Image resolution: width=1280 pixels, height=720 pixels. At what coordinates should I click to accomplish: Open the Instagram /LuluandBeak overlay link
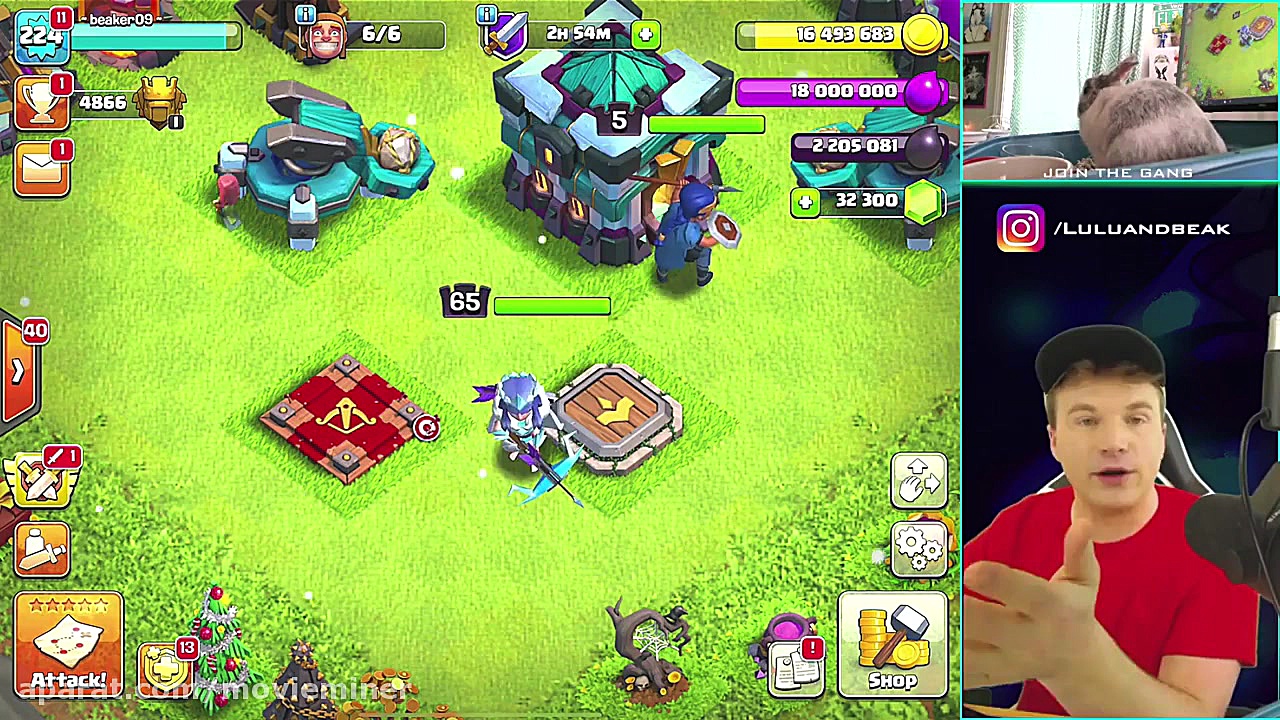(1118, 229)
